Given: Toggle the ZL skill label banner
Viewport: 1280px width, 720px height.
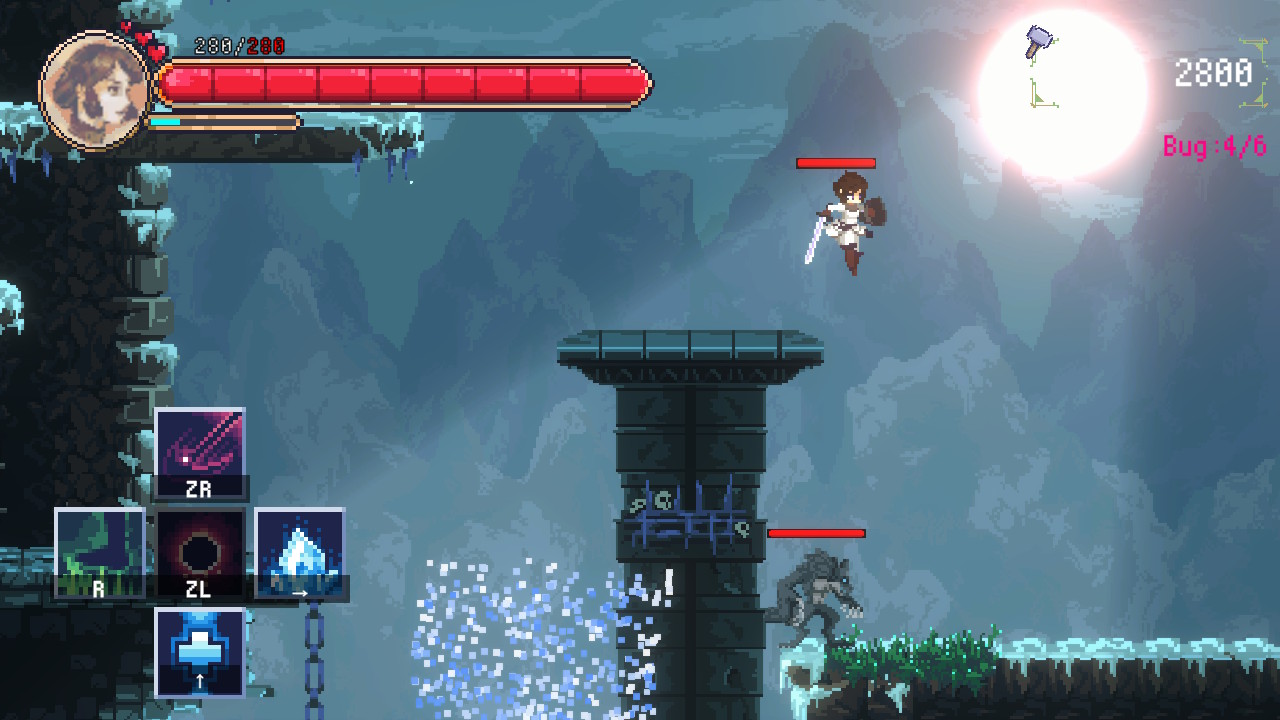Looking at the screenshot, I should pos(200,590).
